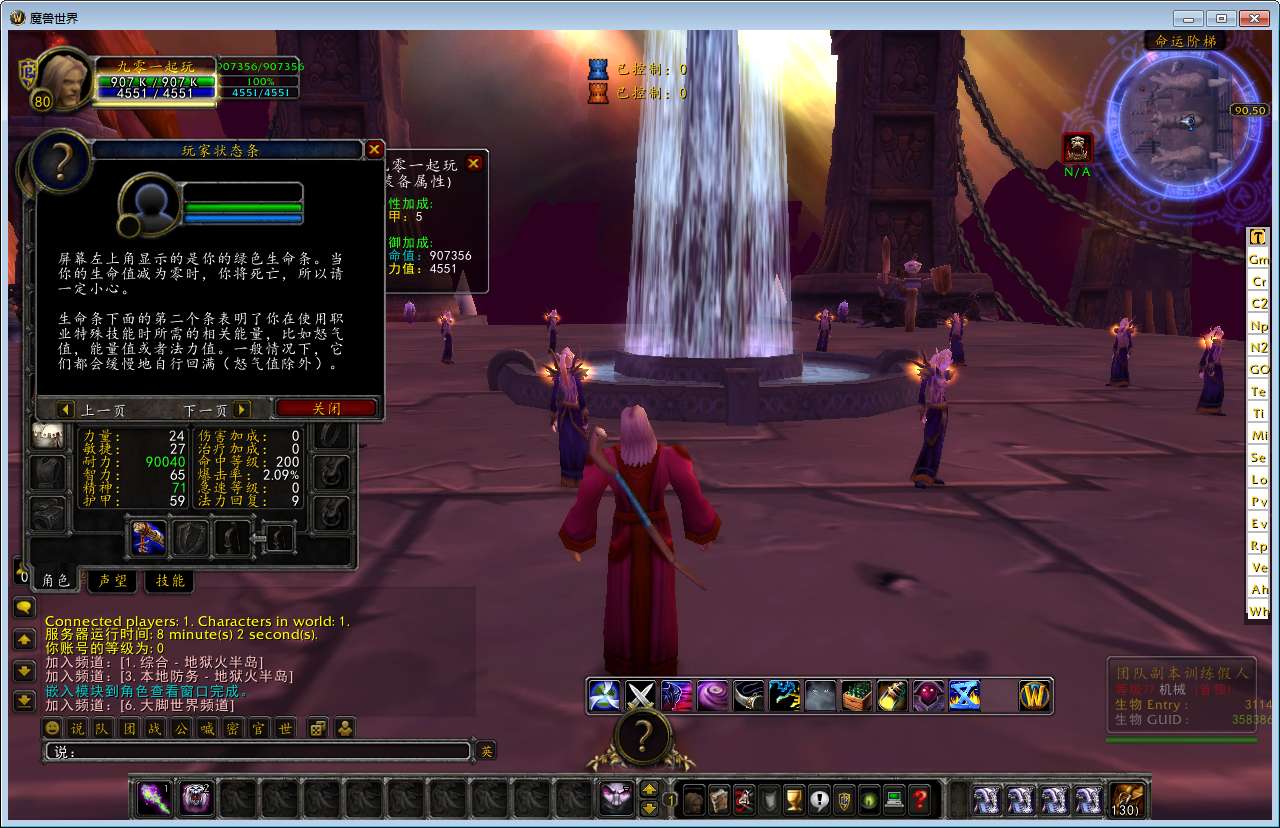Close the tutorial with the red 关闭 button

326,409
